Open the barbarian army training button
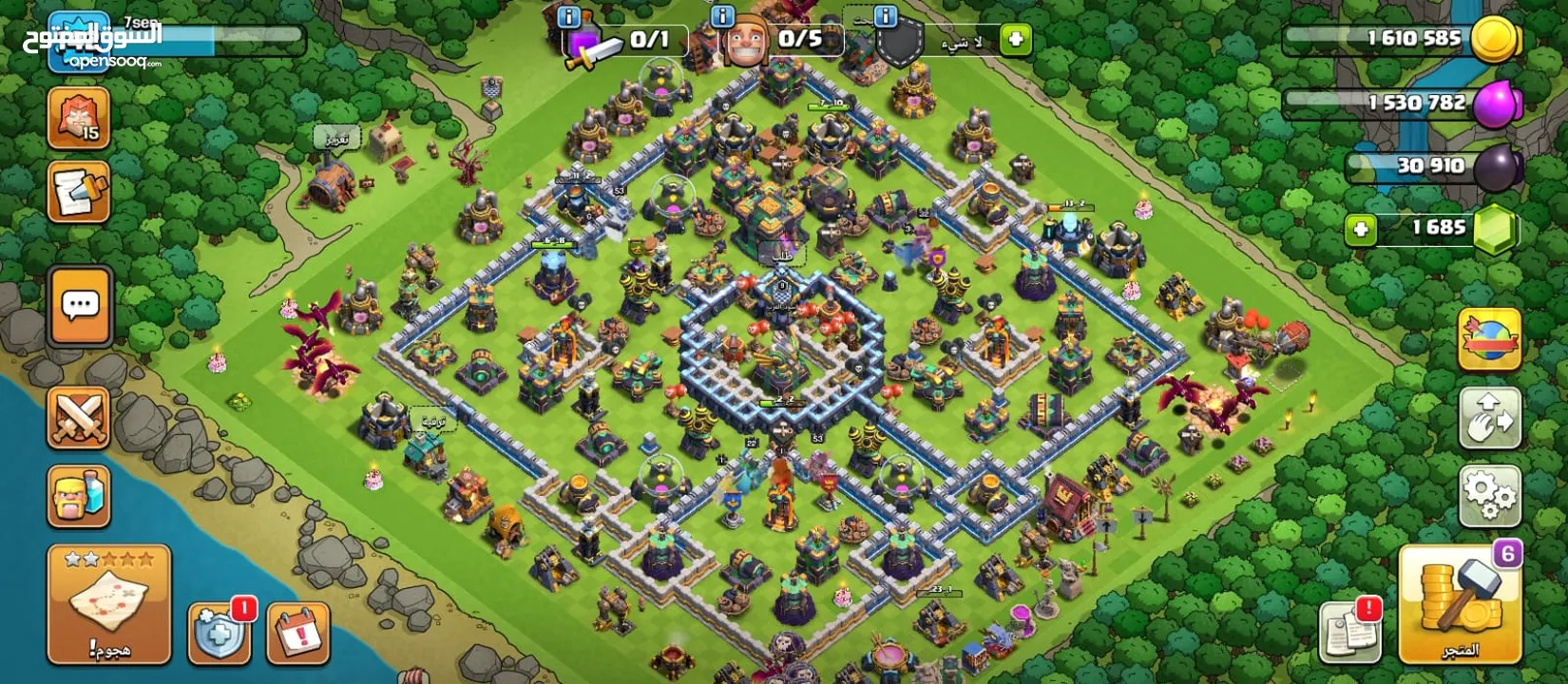The height and width of the screenshot is (684, 1568). pyautogui.click(x=79, y=495)
